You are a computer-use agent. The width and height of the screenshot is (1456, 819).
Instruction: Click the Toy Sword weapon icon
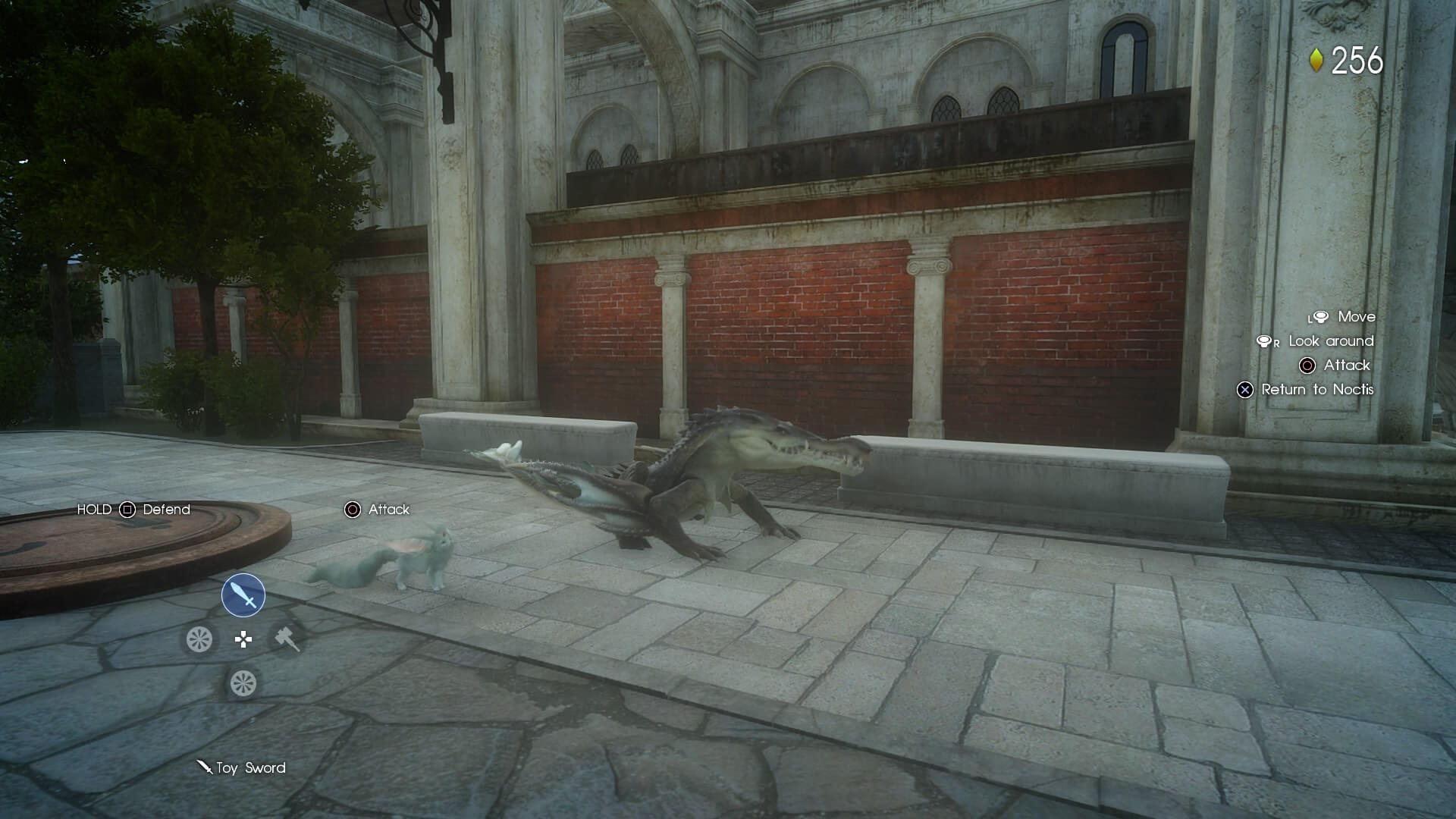click(205, 768)
